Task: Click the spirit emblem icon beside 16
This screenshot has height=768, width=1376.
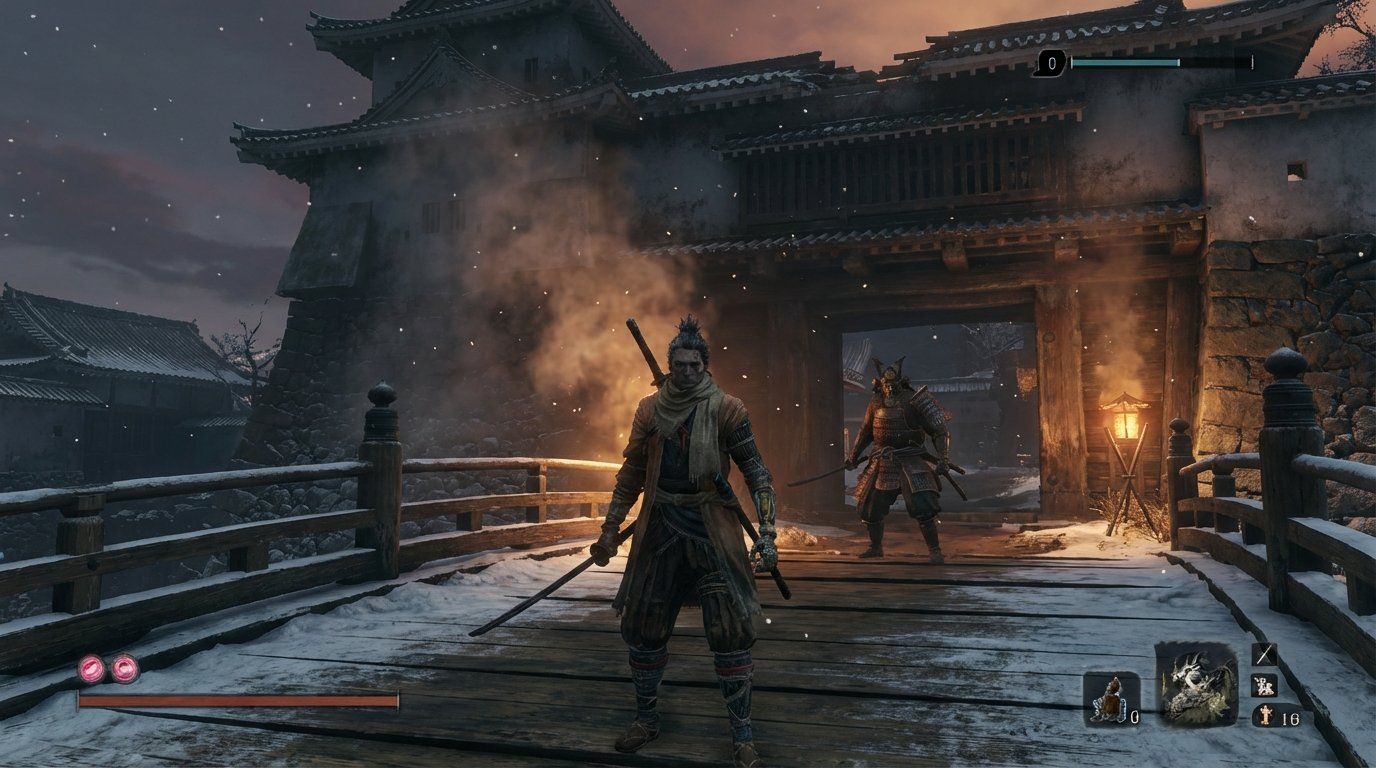Action: coord(1266,716)
